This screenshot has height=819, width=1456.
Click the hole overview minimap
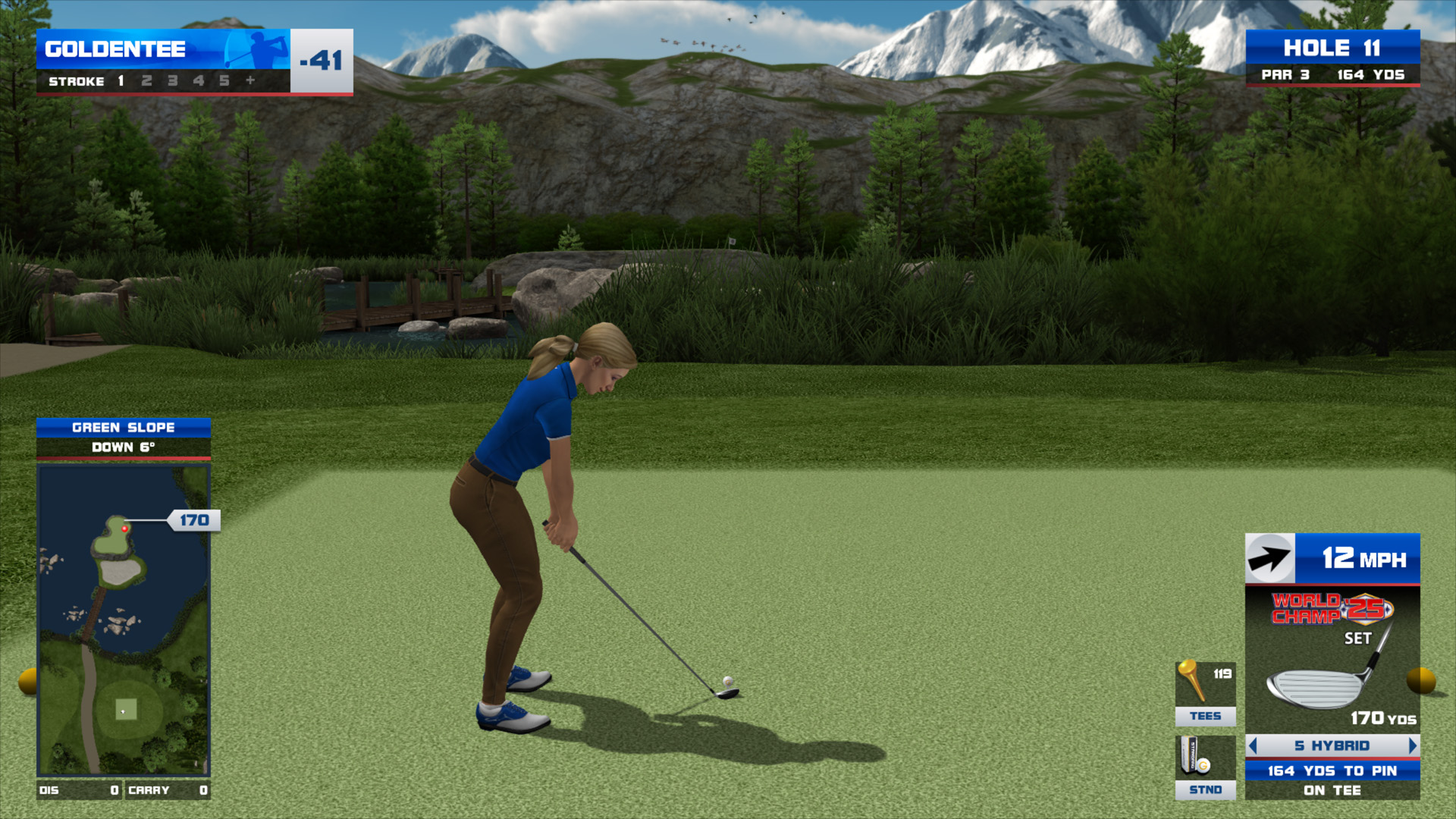click(124, 620)
